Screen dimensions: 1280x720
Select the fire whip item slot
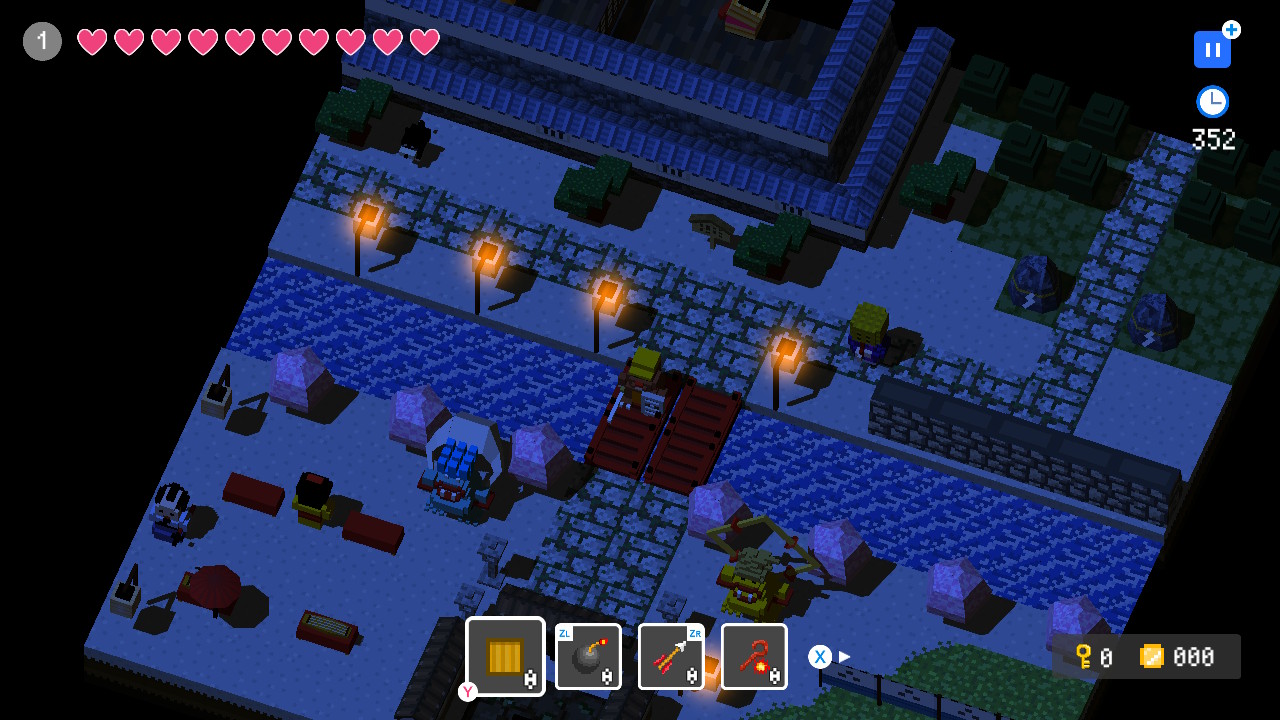pyautogui.click(x=754, y=656)
